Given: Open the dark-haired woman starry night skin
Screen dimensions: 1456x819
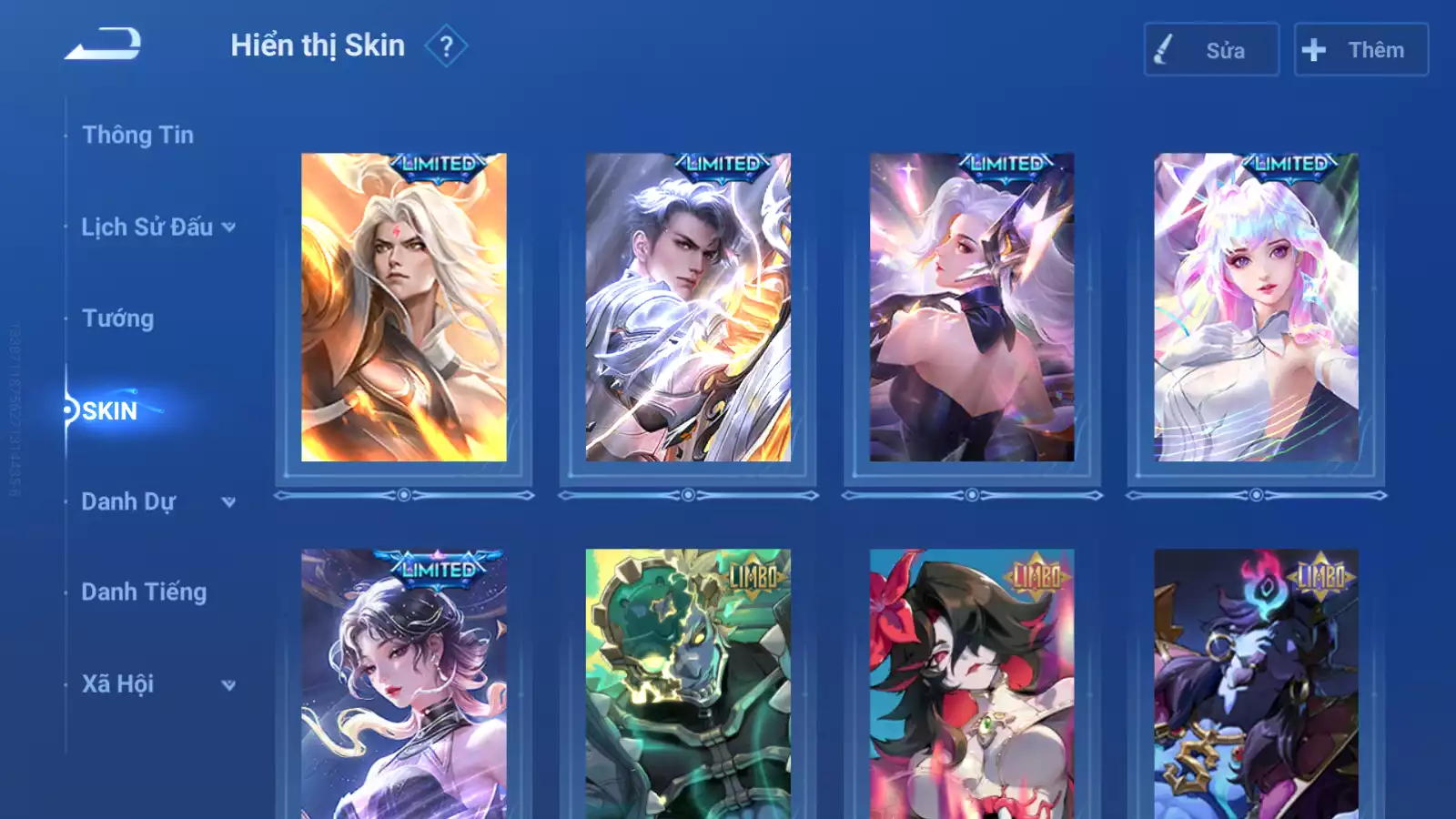Looking at the screenshot, I should (404, 684).
